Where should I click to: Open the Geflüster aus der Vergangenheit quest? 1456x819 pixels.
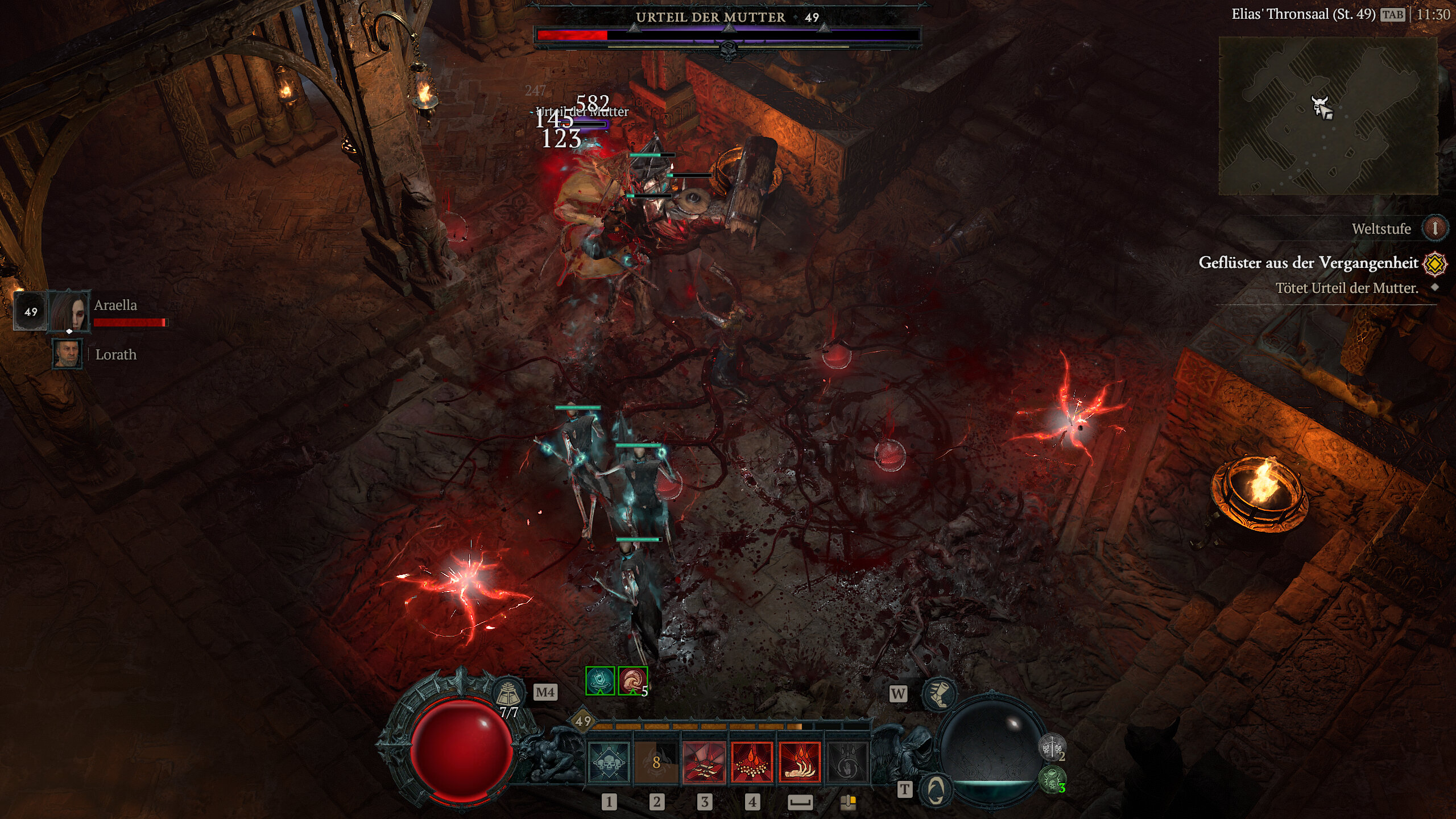point(1308,263)
